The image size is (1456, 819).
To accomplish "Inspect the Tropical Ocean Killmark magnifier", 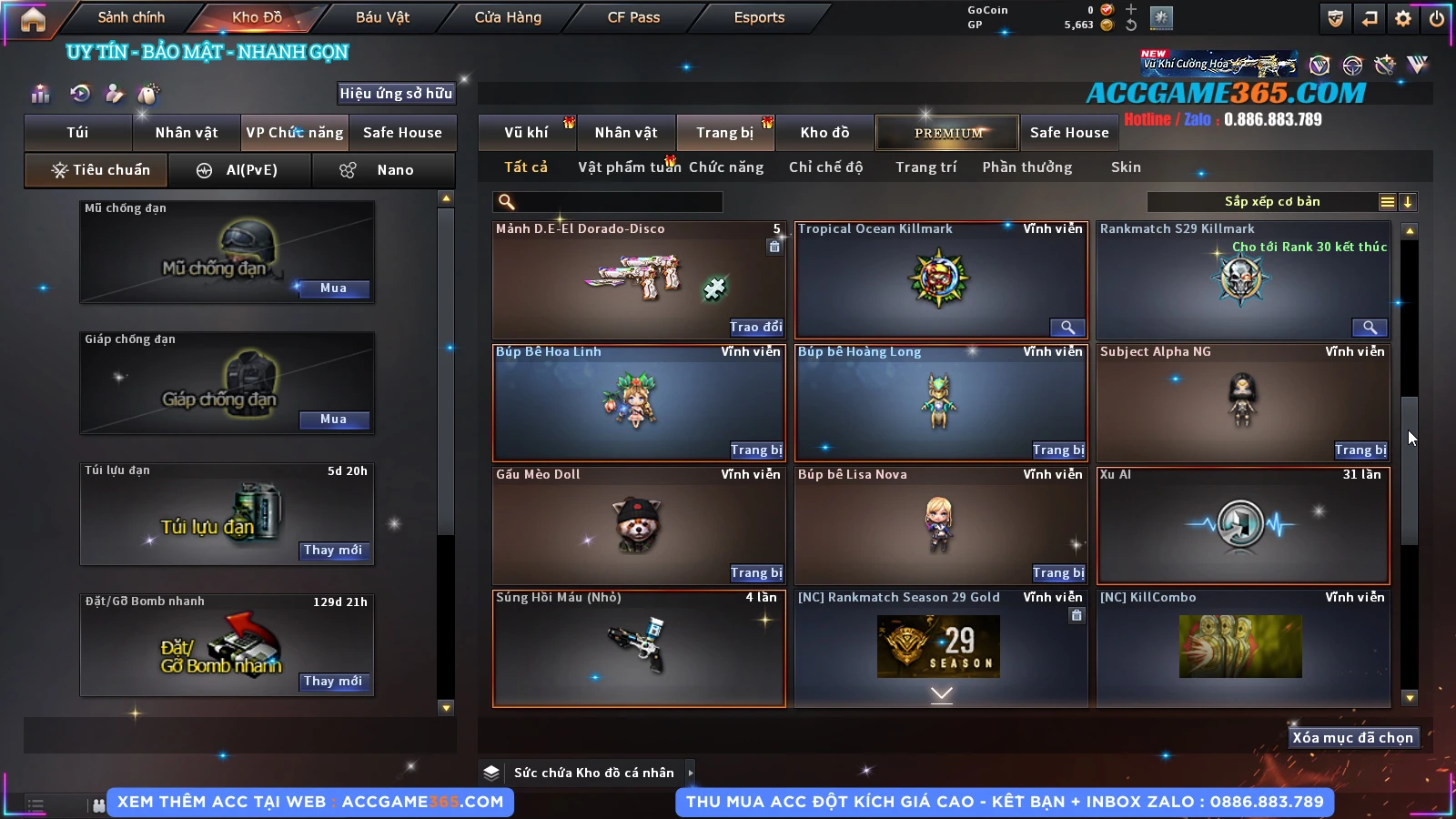I will pyautogui.click(x=1067, y=328).
